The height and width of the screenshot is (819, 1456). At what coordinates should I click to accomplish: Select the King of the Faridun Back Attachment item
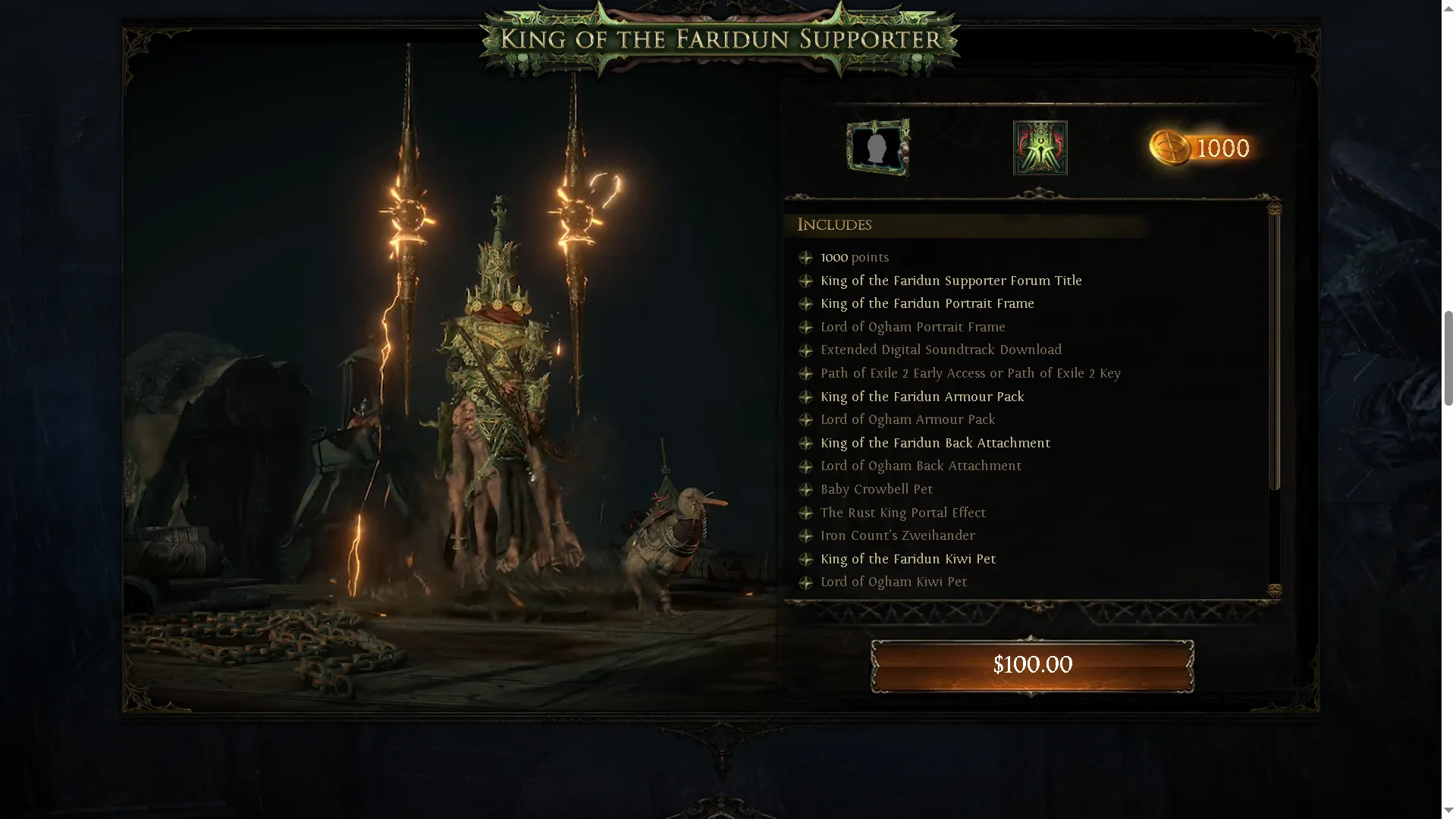936,443
